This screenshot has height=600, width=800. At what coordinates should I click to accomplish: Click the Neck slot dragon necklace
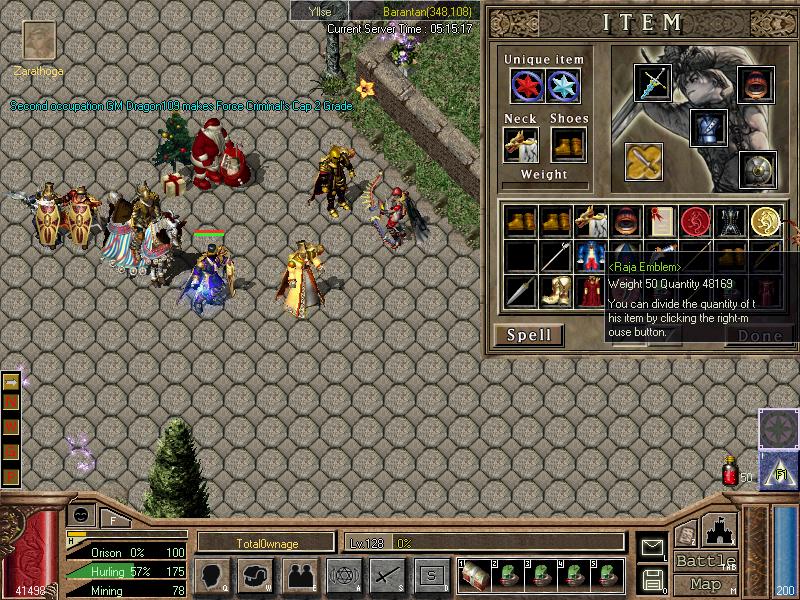[520, 145]
